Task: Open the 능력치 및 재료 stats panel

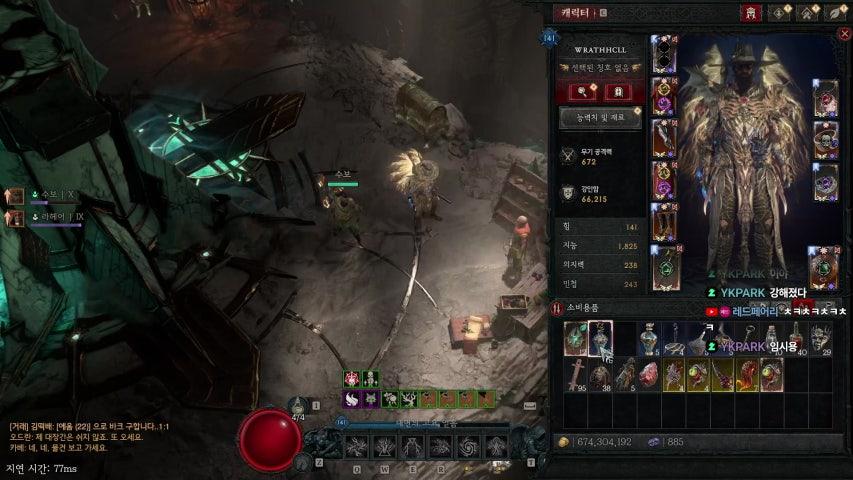Action: coord(600,117)
